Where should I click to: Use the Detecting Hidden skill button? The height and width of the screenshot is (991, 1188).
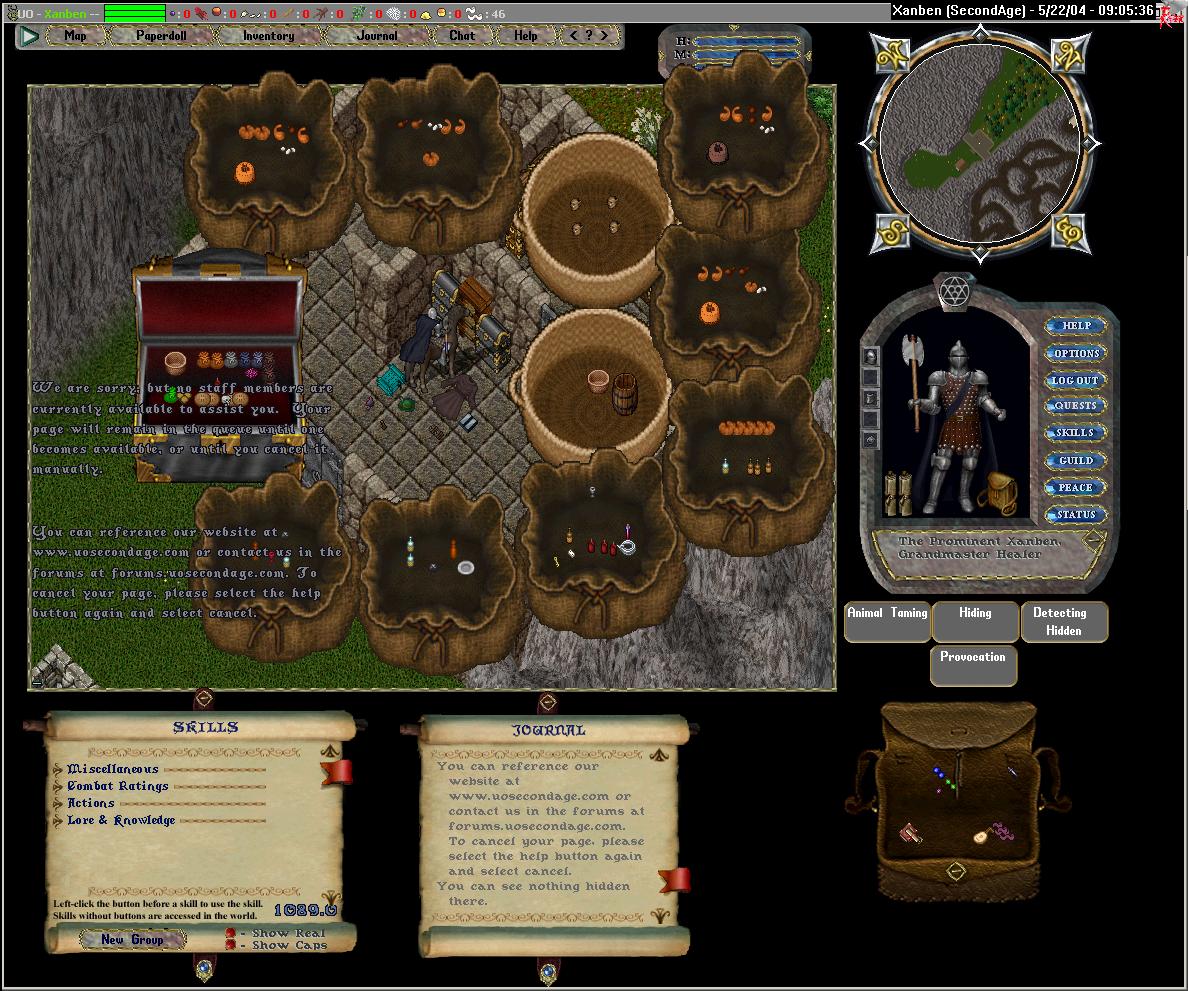1064,621
